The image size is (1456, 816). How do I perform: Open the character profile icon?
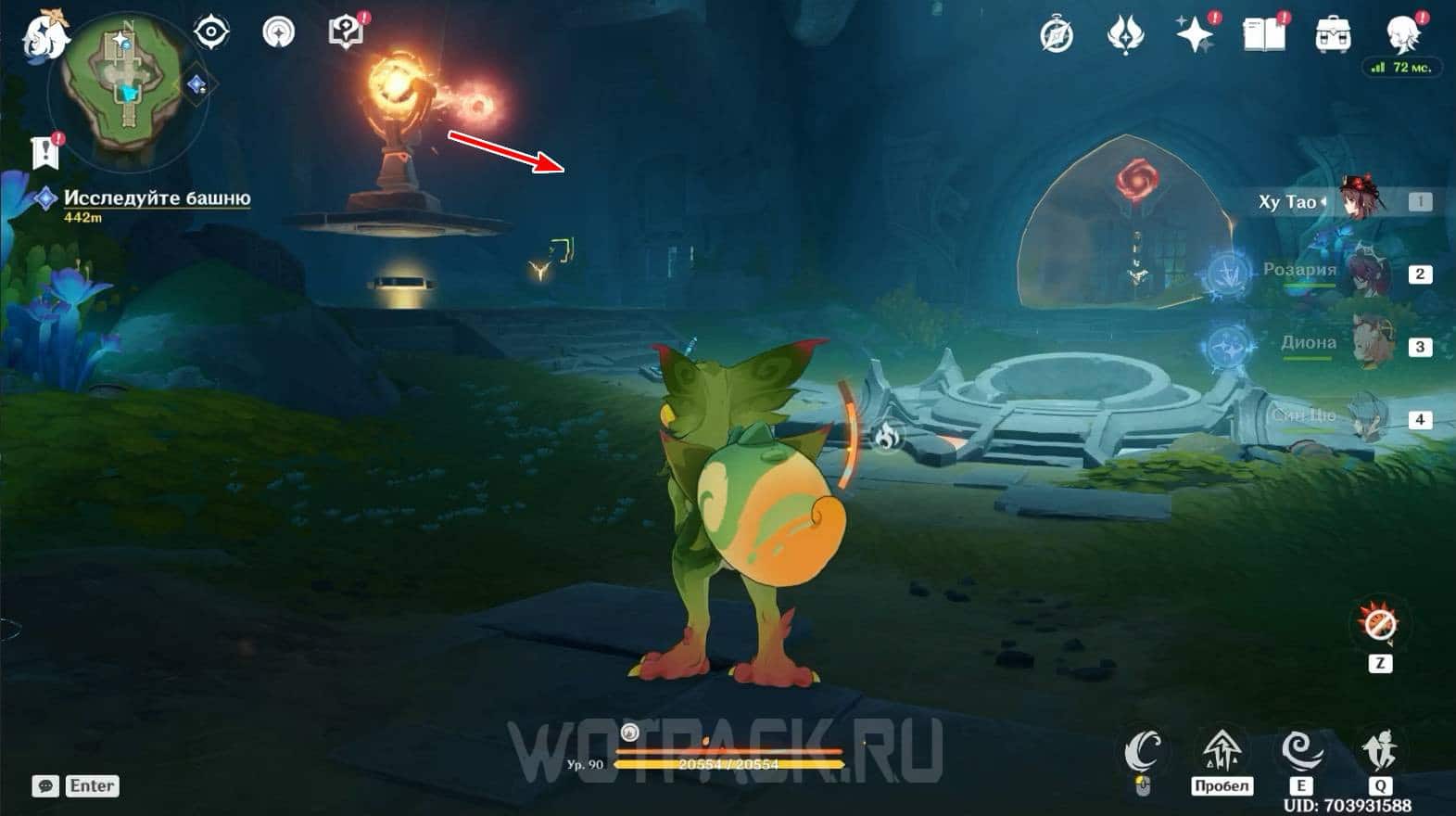pyautogui.click(x=1401, y=35)
